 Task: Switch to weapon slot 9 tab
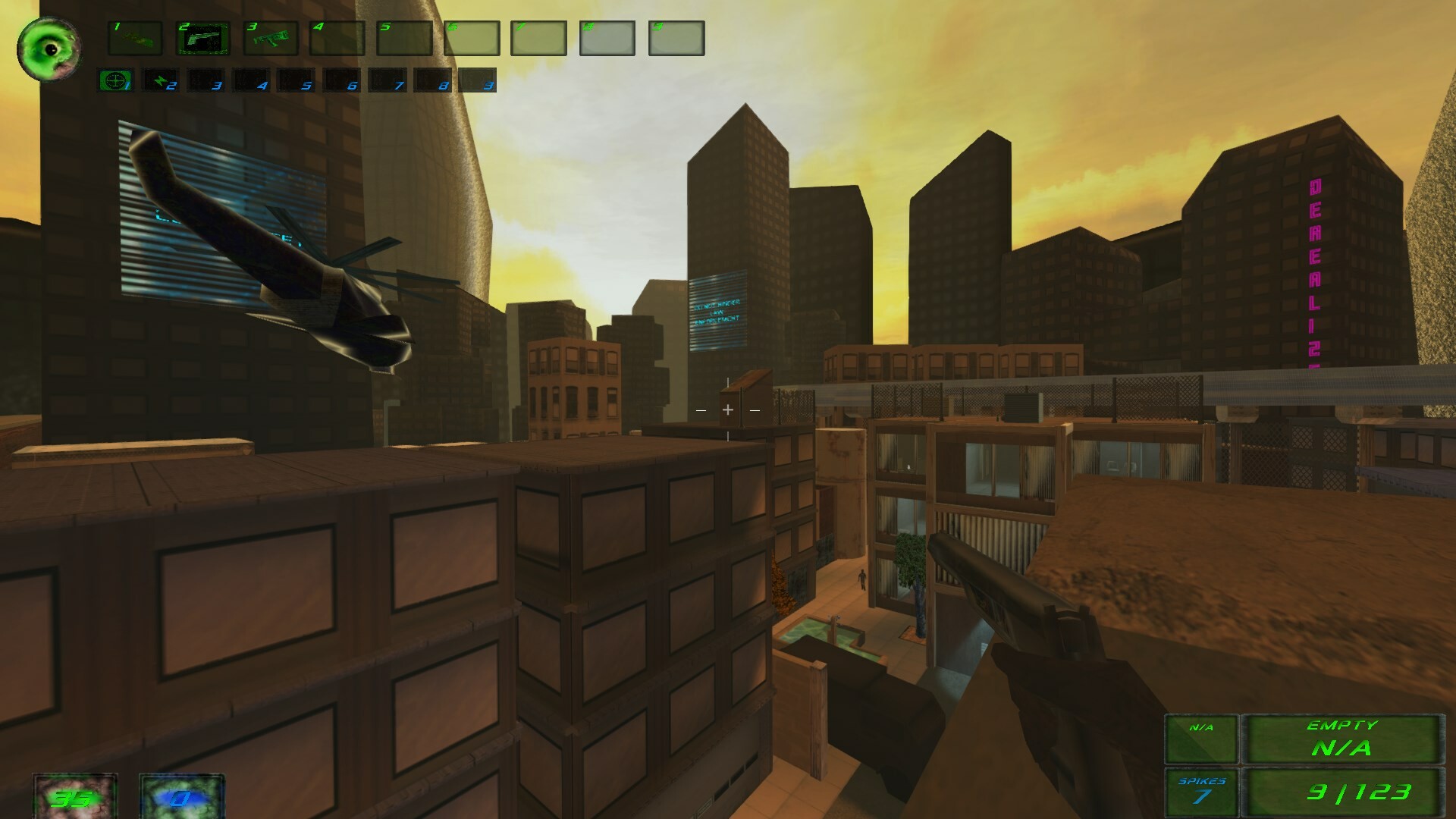pos(675,39)
